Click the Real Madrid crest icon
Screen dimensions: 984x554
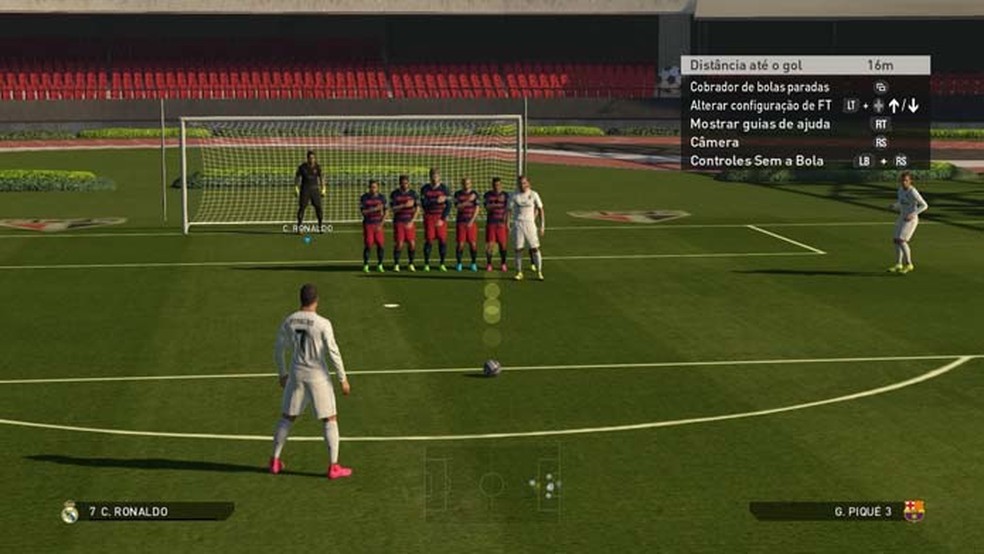tap(69, 512)
